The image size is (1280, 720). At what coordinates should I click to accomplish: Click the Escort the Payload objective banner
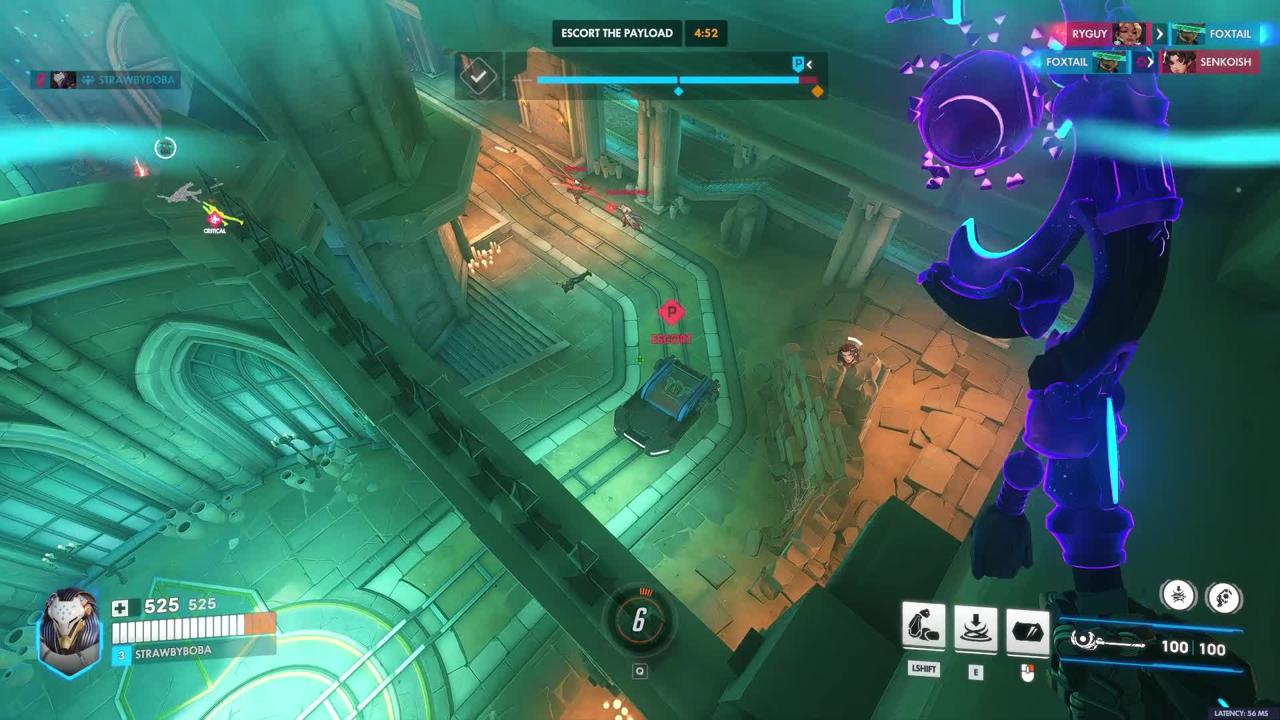tap(616, 33)
